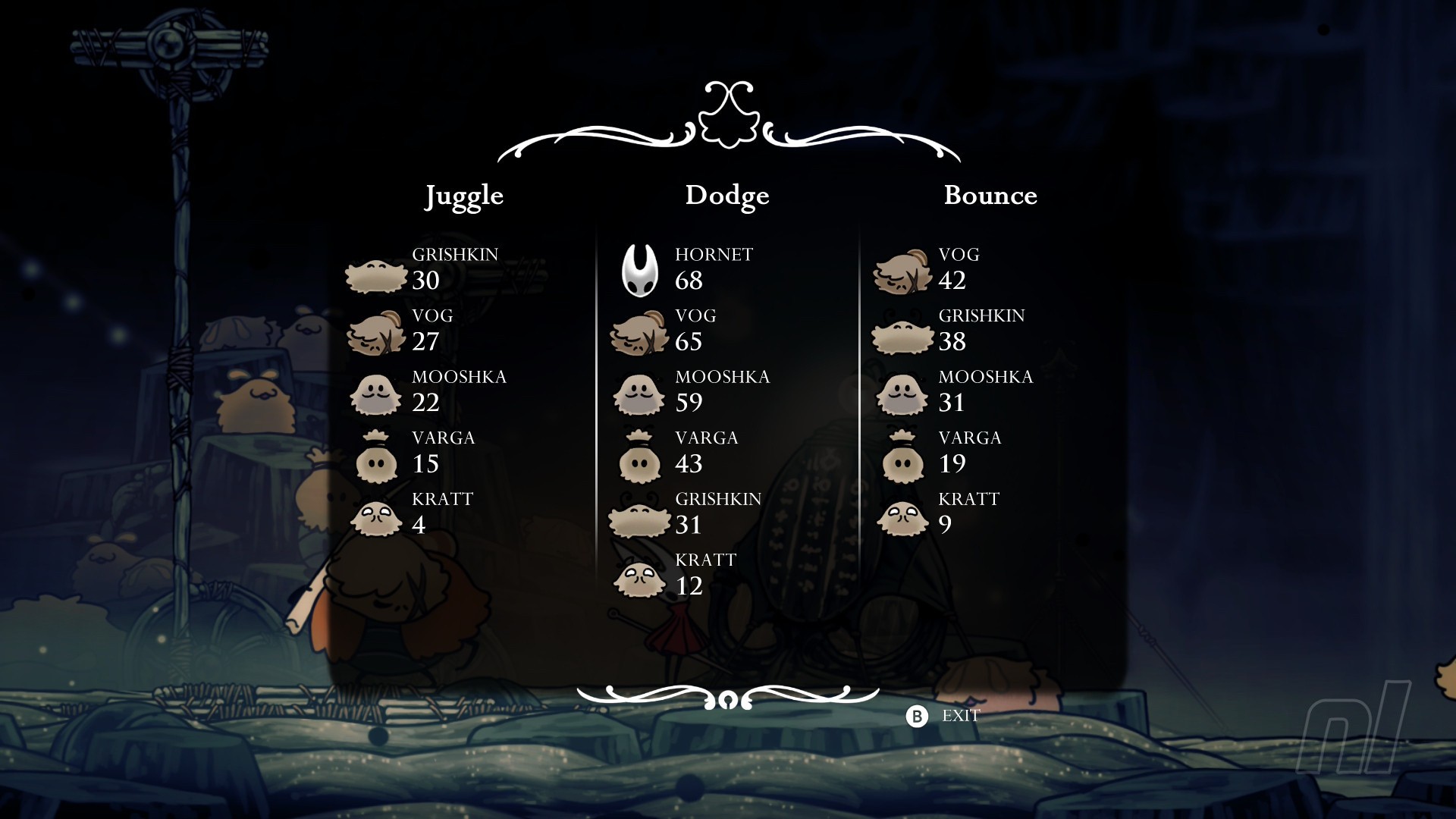Viewport: 1456px width, 819px height.
Task: Select the Juggle leaderboard column heading
Action: coord(463,196)
